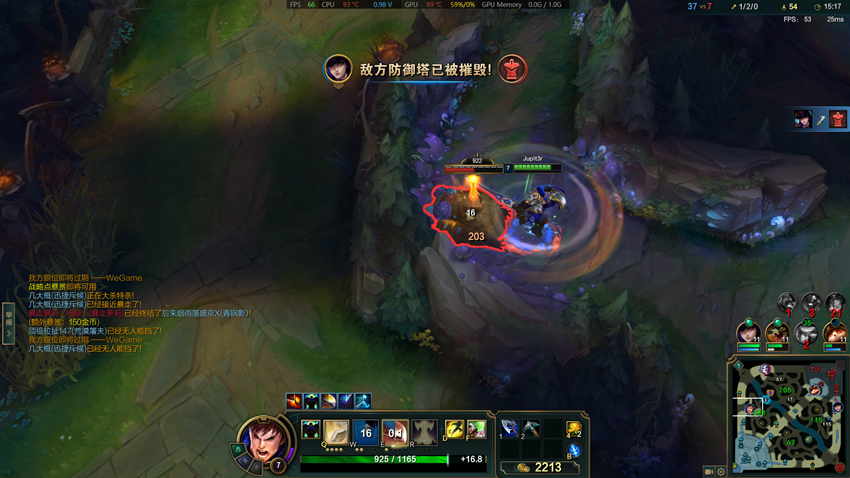The height and width of the screenshot is (478, 850).
Task: Open minimap options with the gear icon
Action: 721,471
